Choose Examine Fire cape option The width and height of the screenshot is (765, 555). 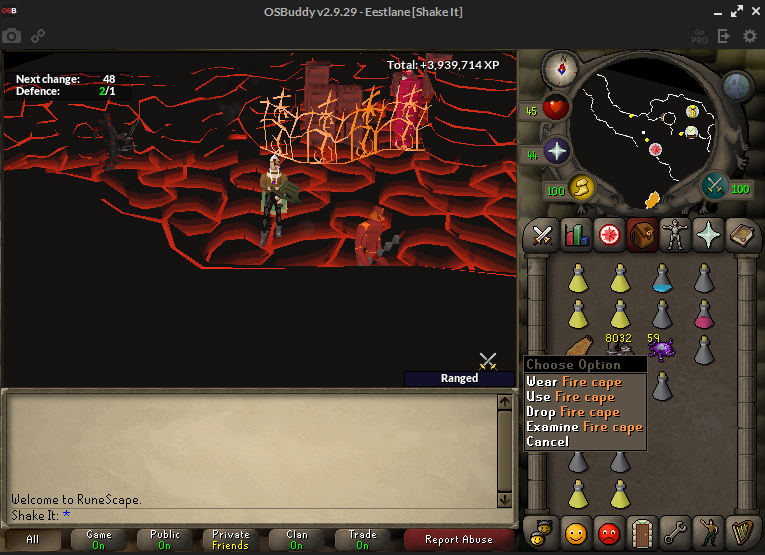coord(584,427)
